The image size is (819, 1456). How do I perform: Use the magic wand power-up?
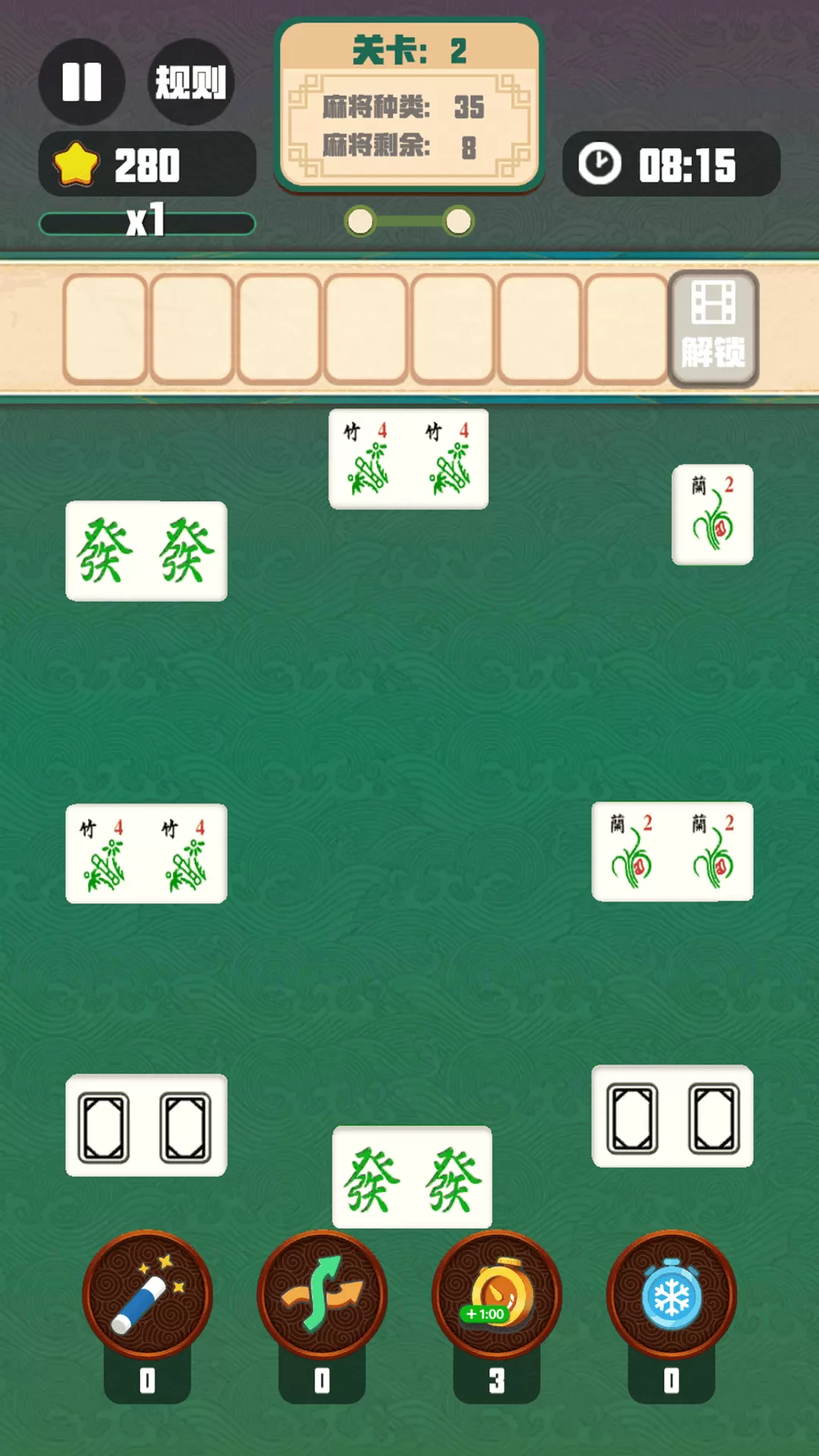[147, 1295]
